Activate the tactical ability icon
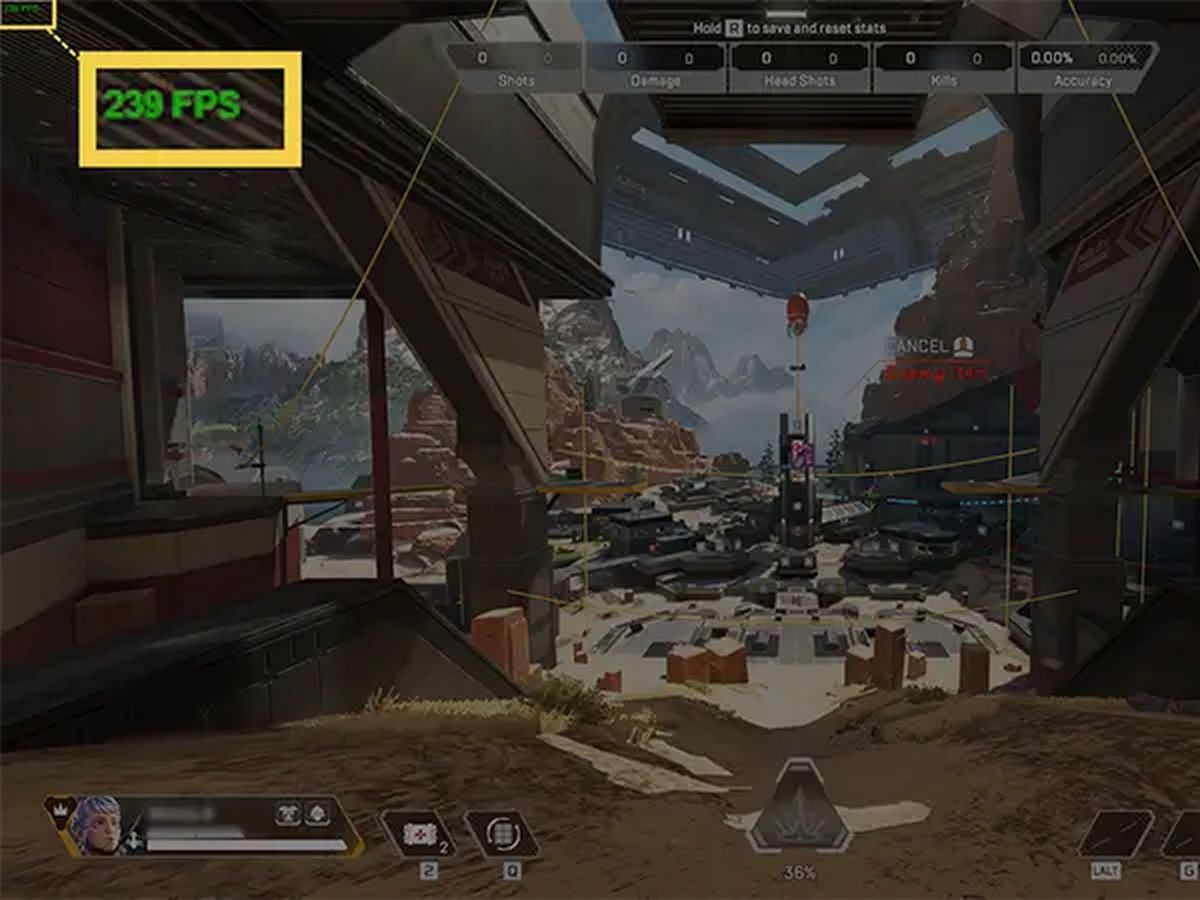1200x900 pixels. tap(503, 834)
